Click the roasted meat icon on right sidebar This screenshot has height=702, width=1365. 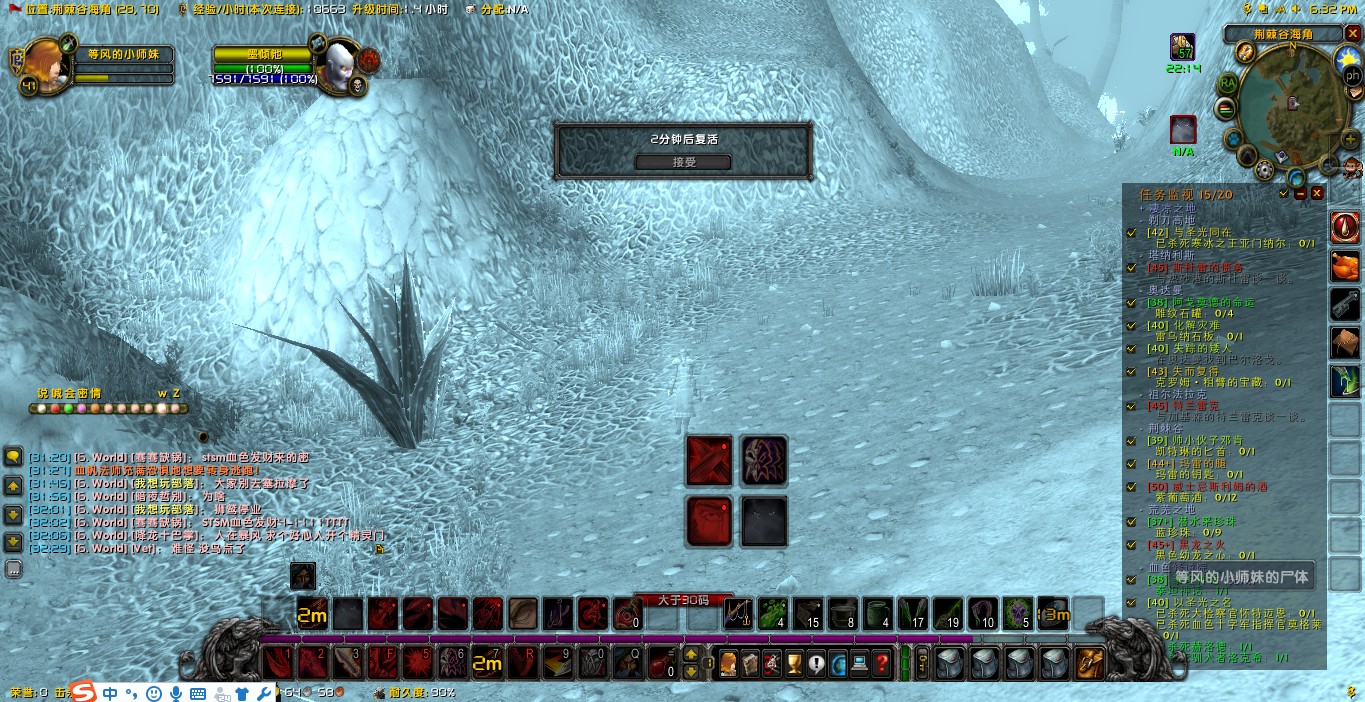coord(1344,266)
